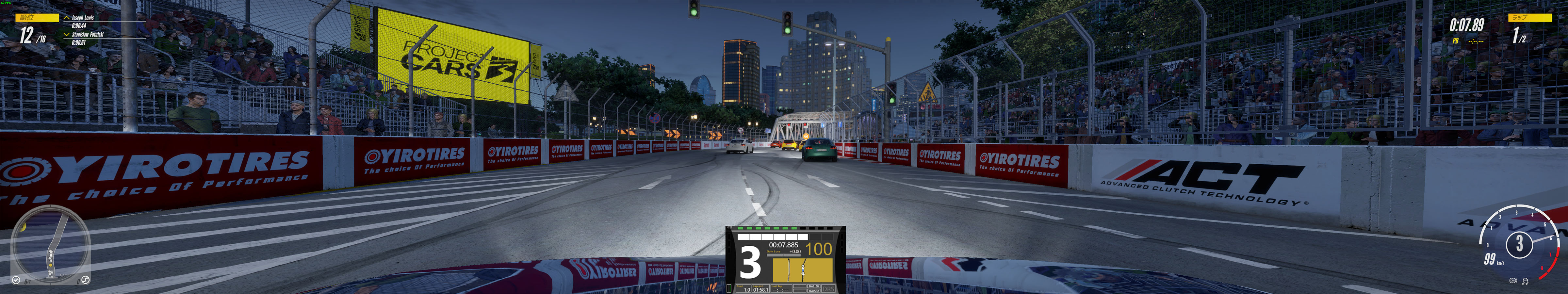This screenshot has width=1568, height=294.
Task: Select Stanislaw Potulski in the gap list
Action: 87,35
